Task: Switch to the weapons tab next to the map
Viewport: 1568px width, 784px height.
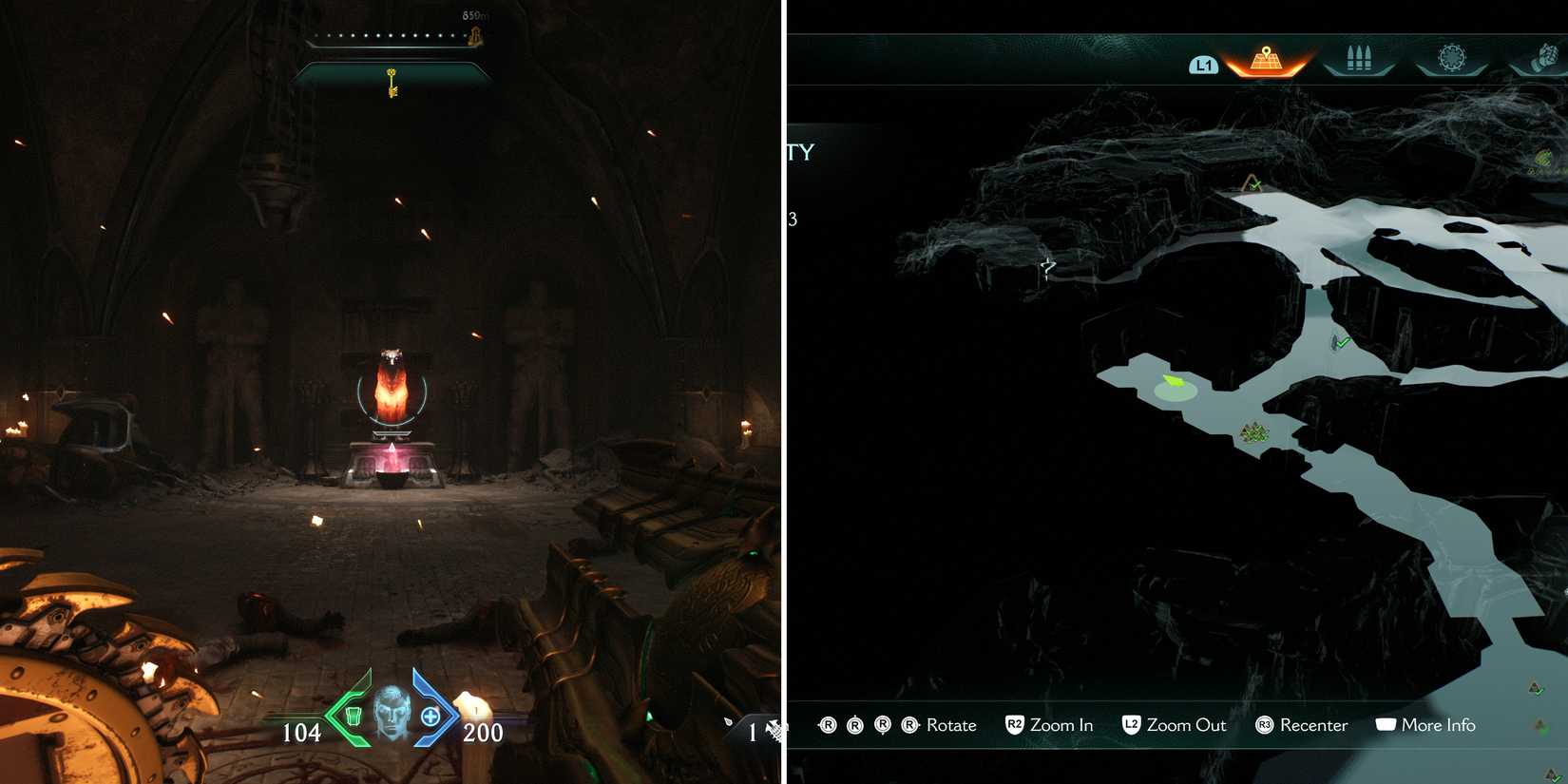Action: pyautogui.click(x=1359, y=57)
